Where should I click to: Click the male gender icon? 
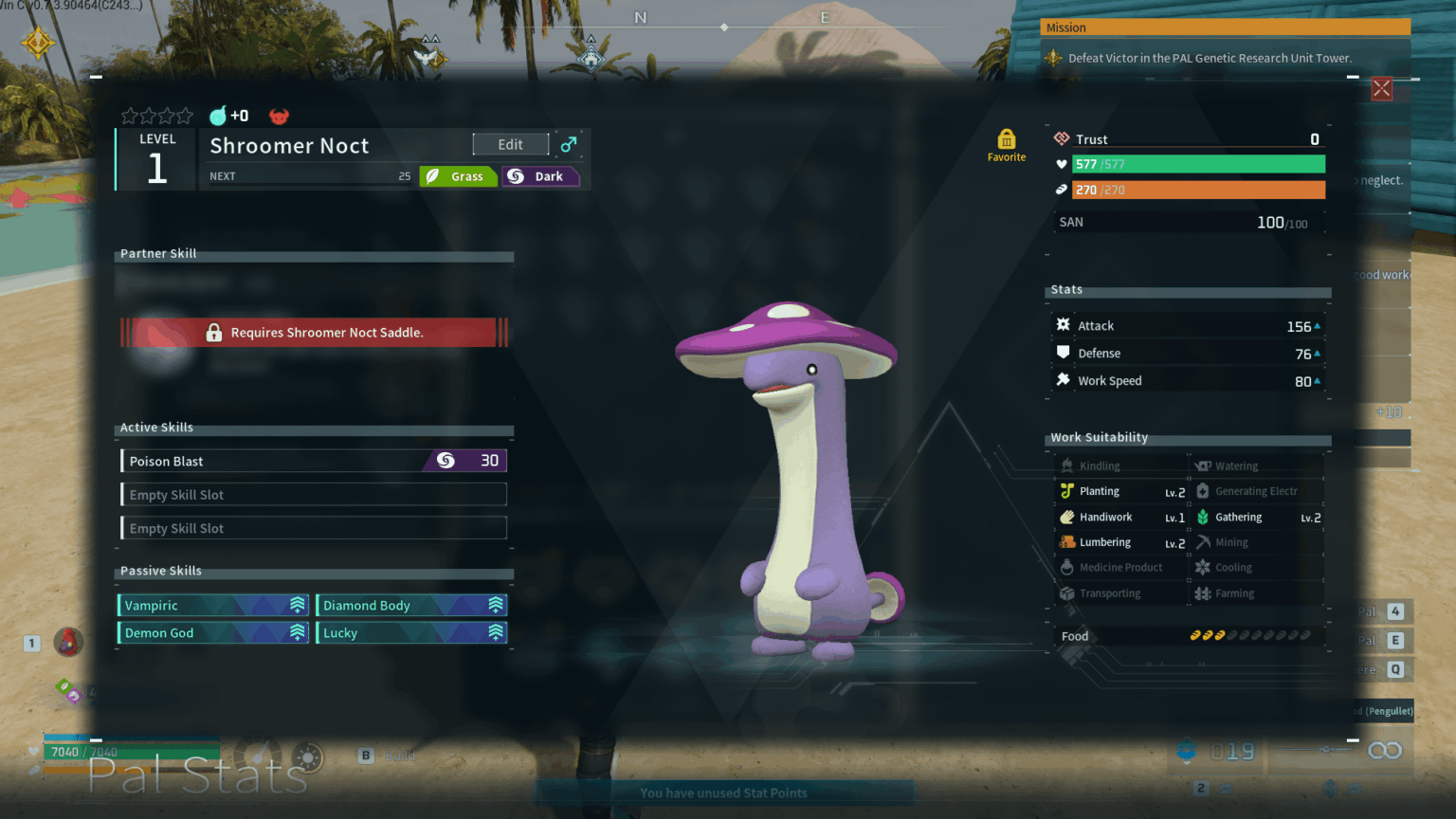(568, 144)
